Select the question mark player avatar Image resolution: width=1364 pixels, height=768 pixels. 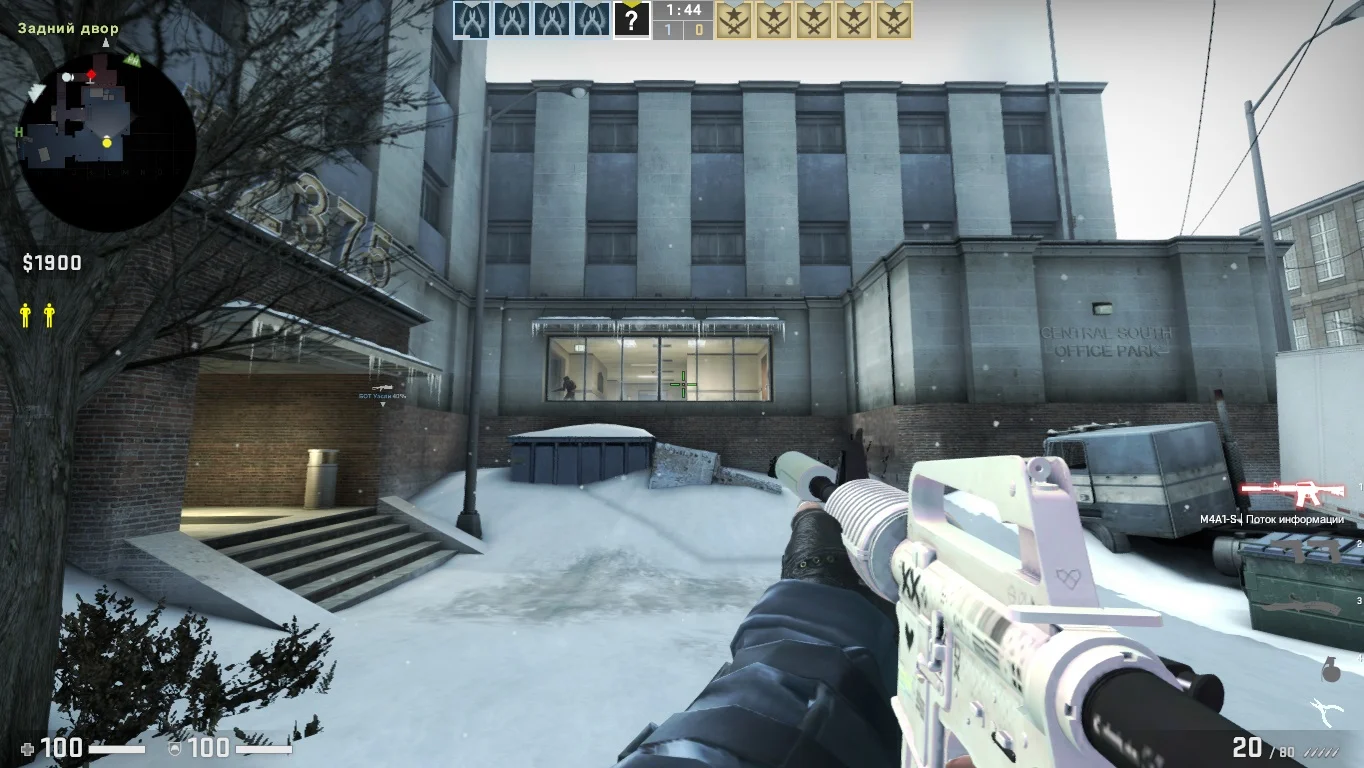tap(631, 19)
